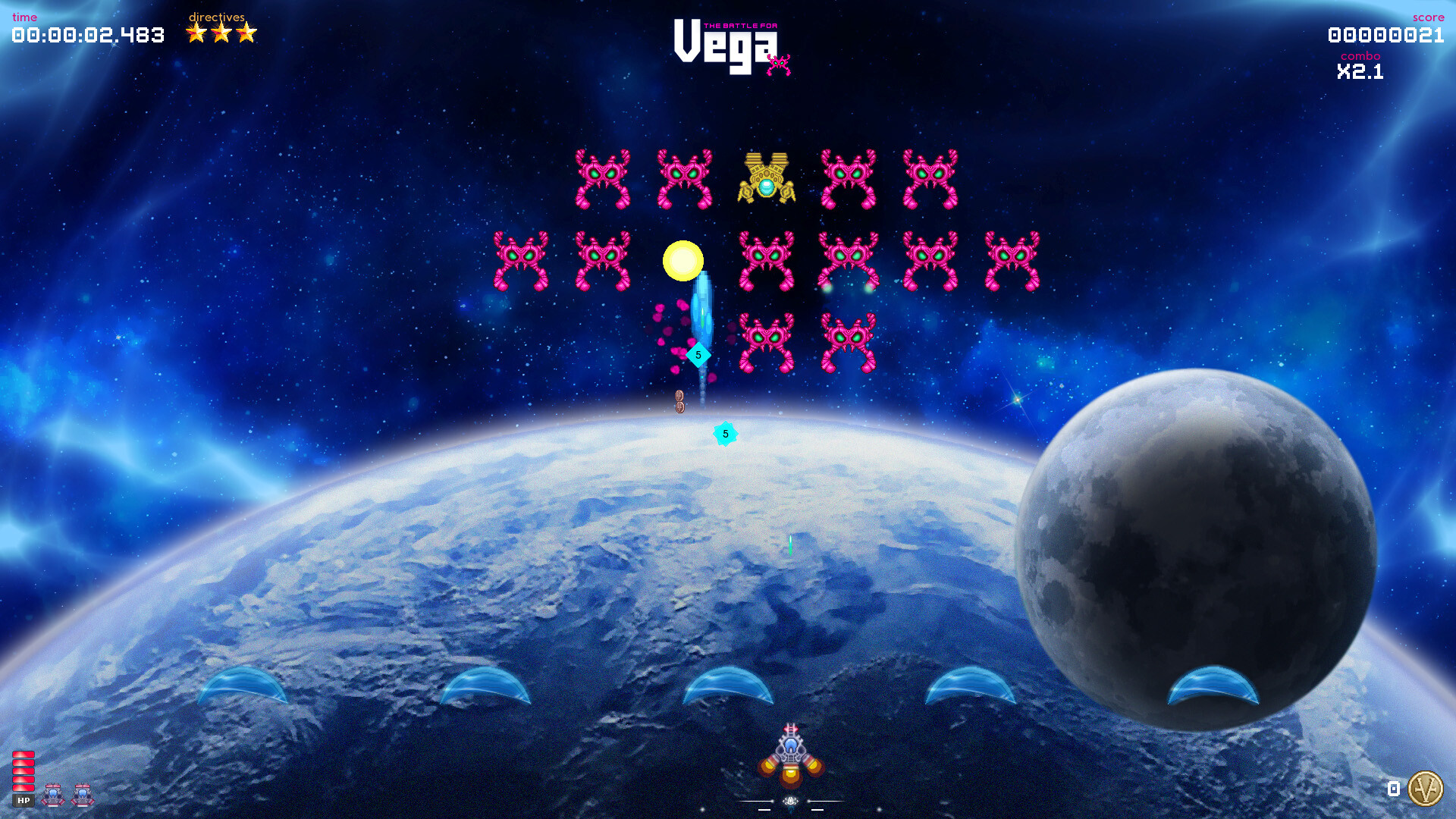The image size is (1456, 819).
Task: Select the first spare-life ship icon
Action: 52,795
